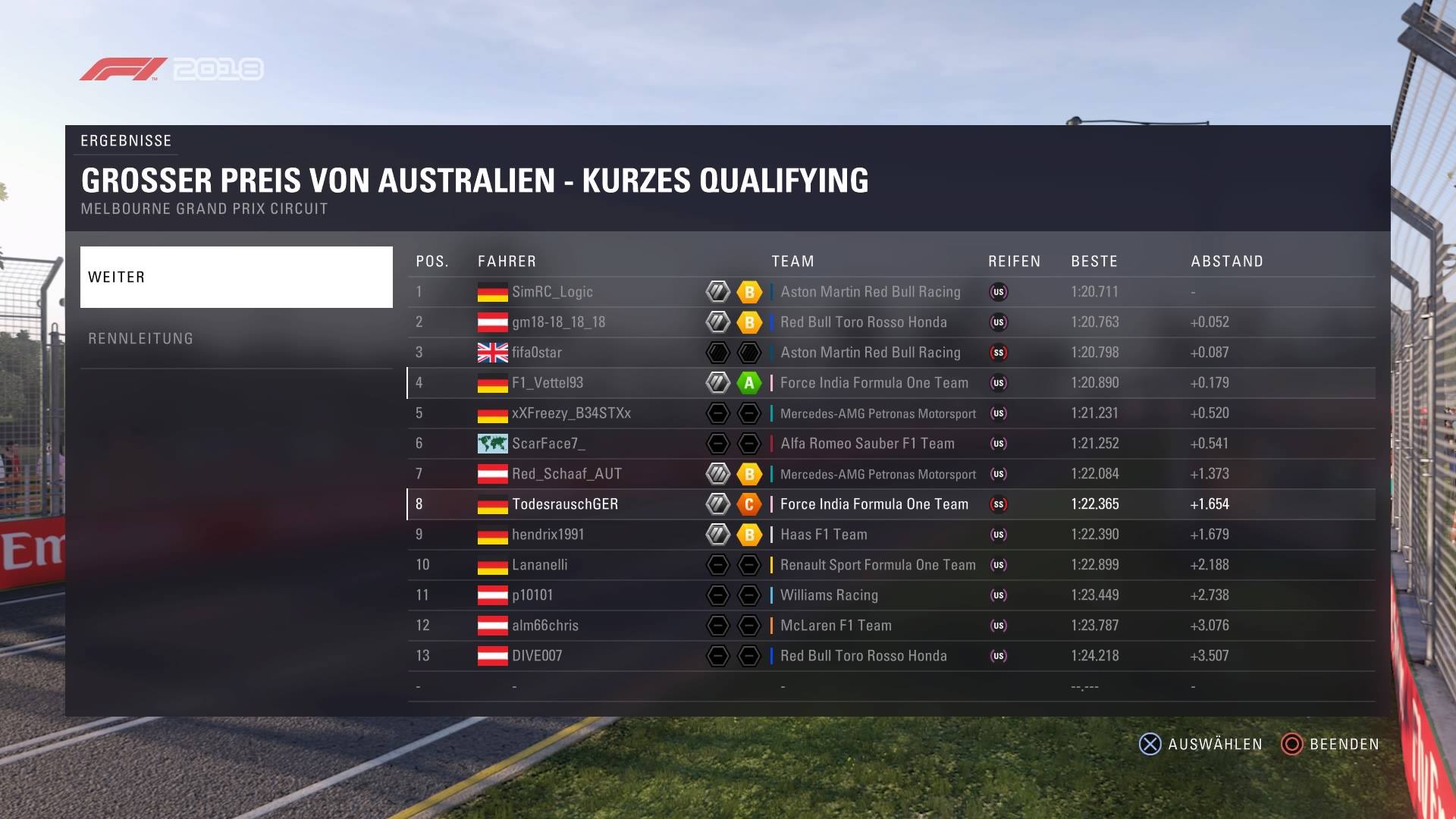
Task: Select the WEITER menu entry
Action: pos(236,277)
